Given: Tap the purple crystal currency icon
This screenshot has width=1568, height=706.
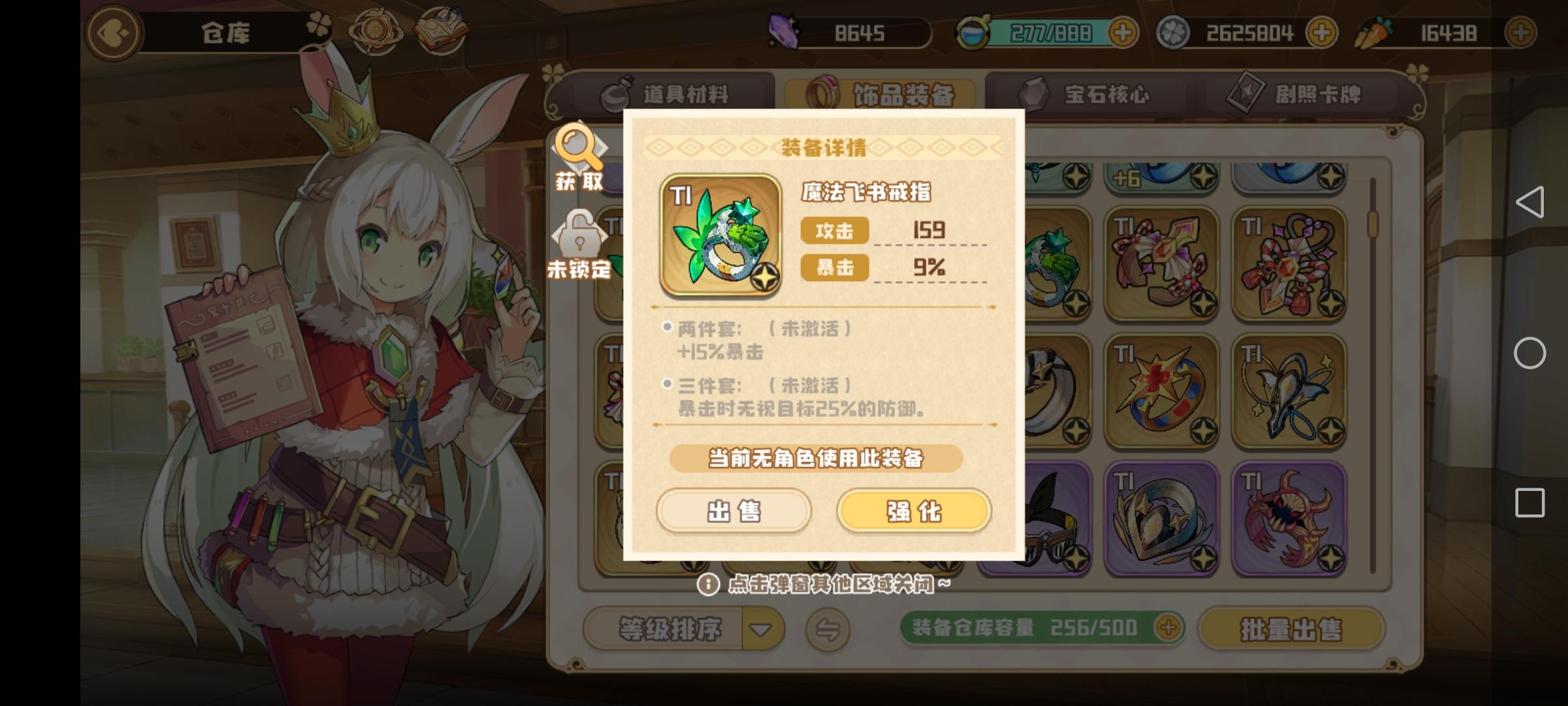Looking at the screenshot, I should point(784,31).
